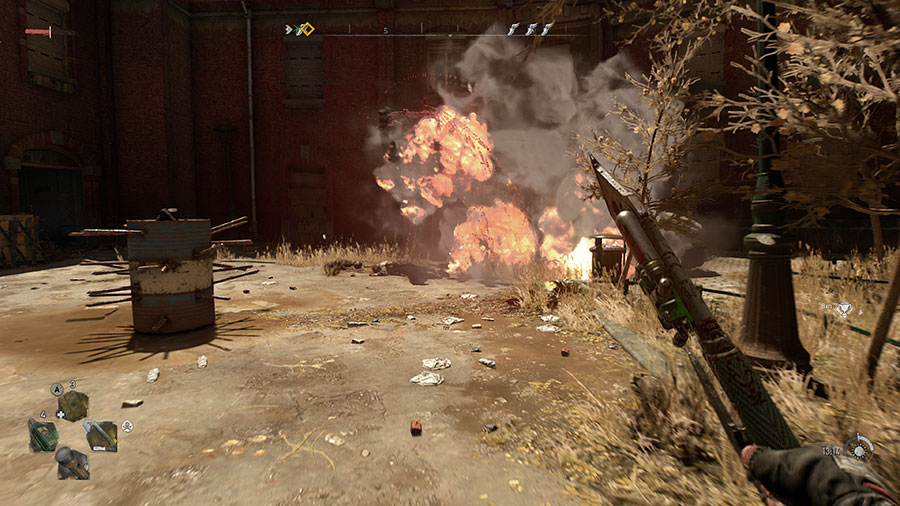900x506 pixels.
Task: Select the top camouflage item quick slot
Action: pos(72,406)
